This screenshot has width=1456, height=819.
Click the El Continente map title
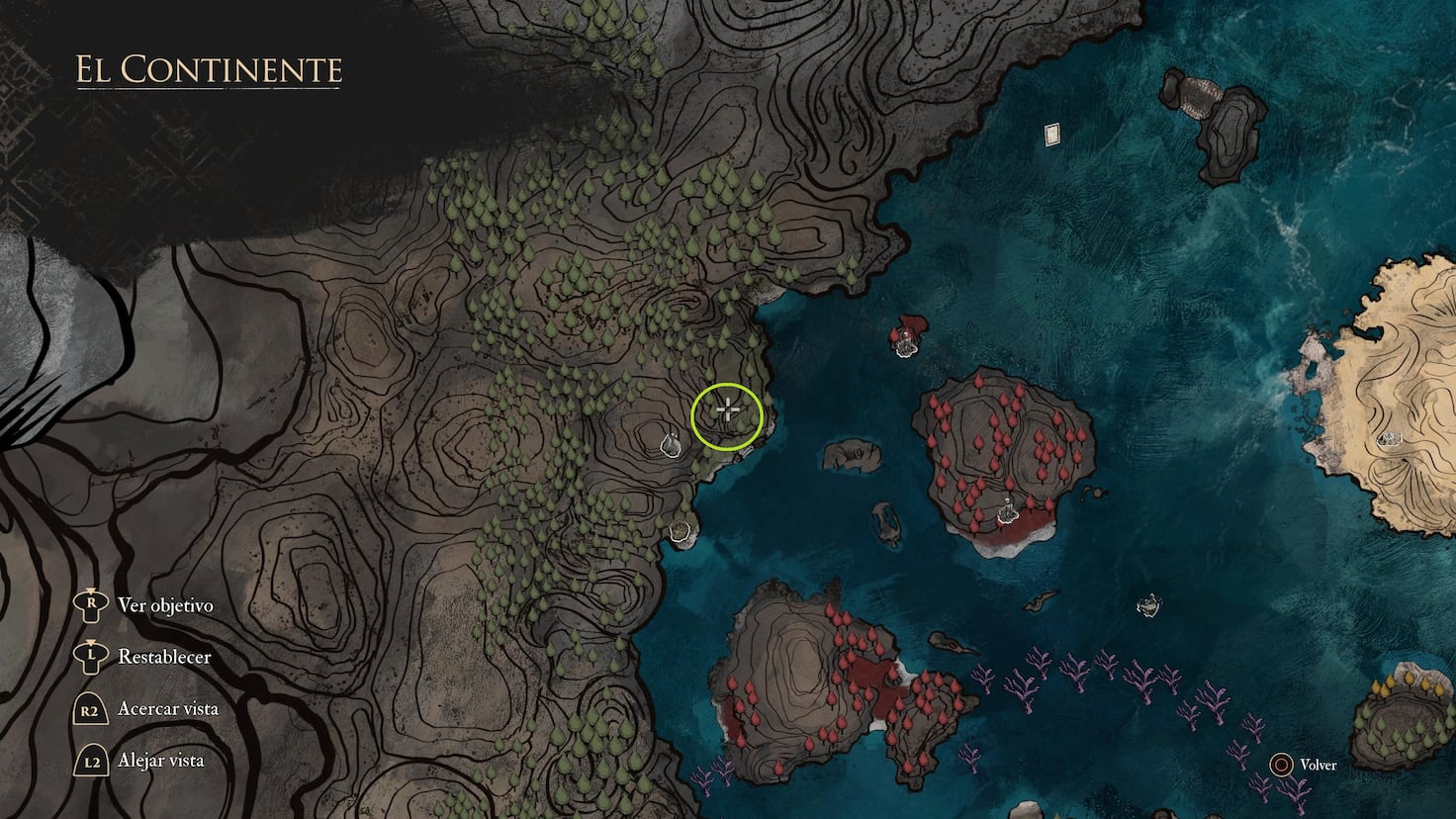click(x=207, y=70)
